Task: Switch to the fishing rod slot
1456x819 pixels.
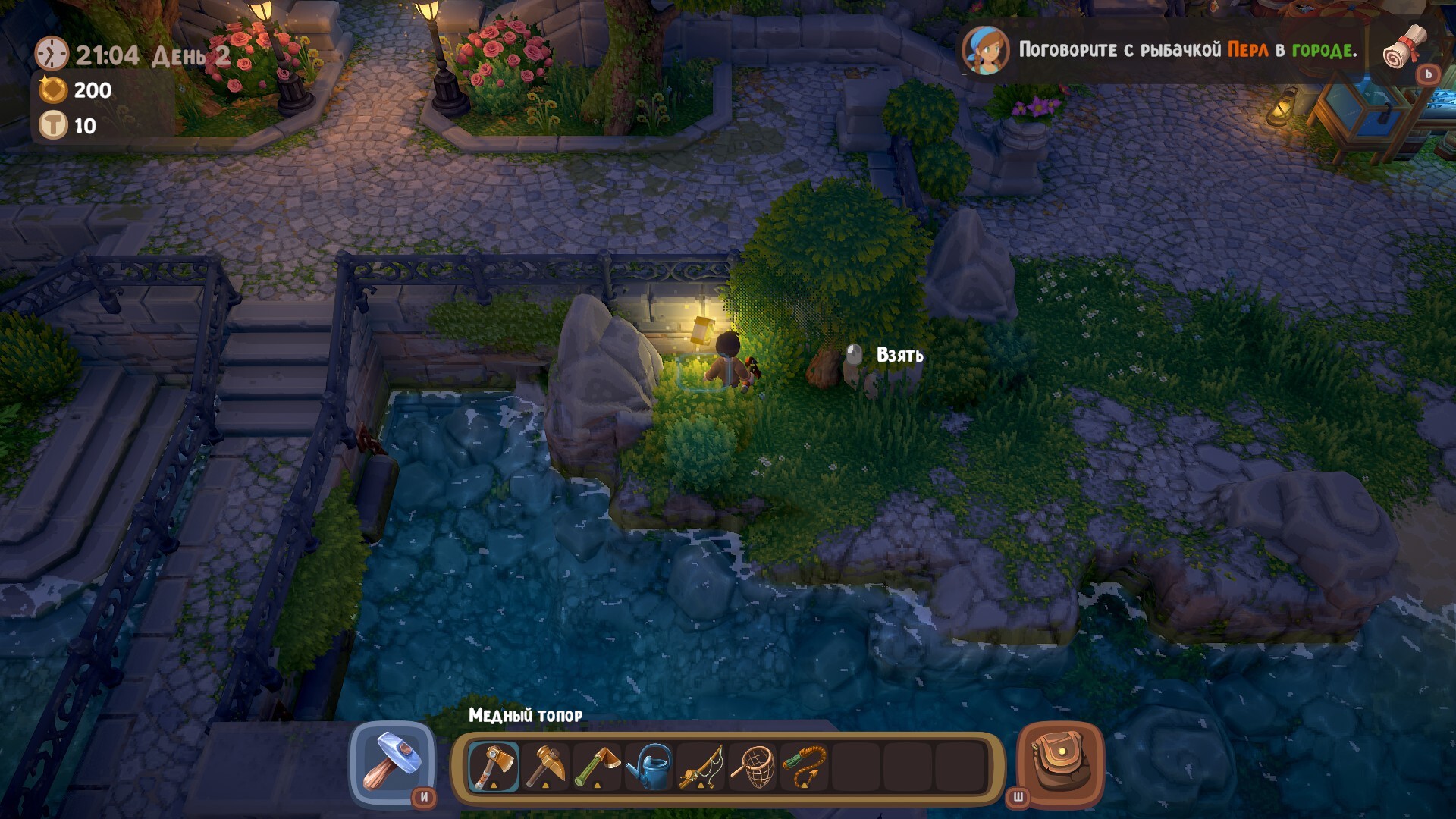Action: click(x=701, y=767)
